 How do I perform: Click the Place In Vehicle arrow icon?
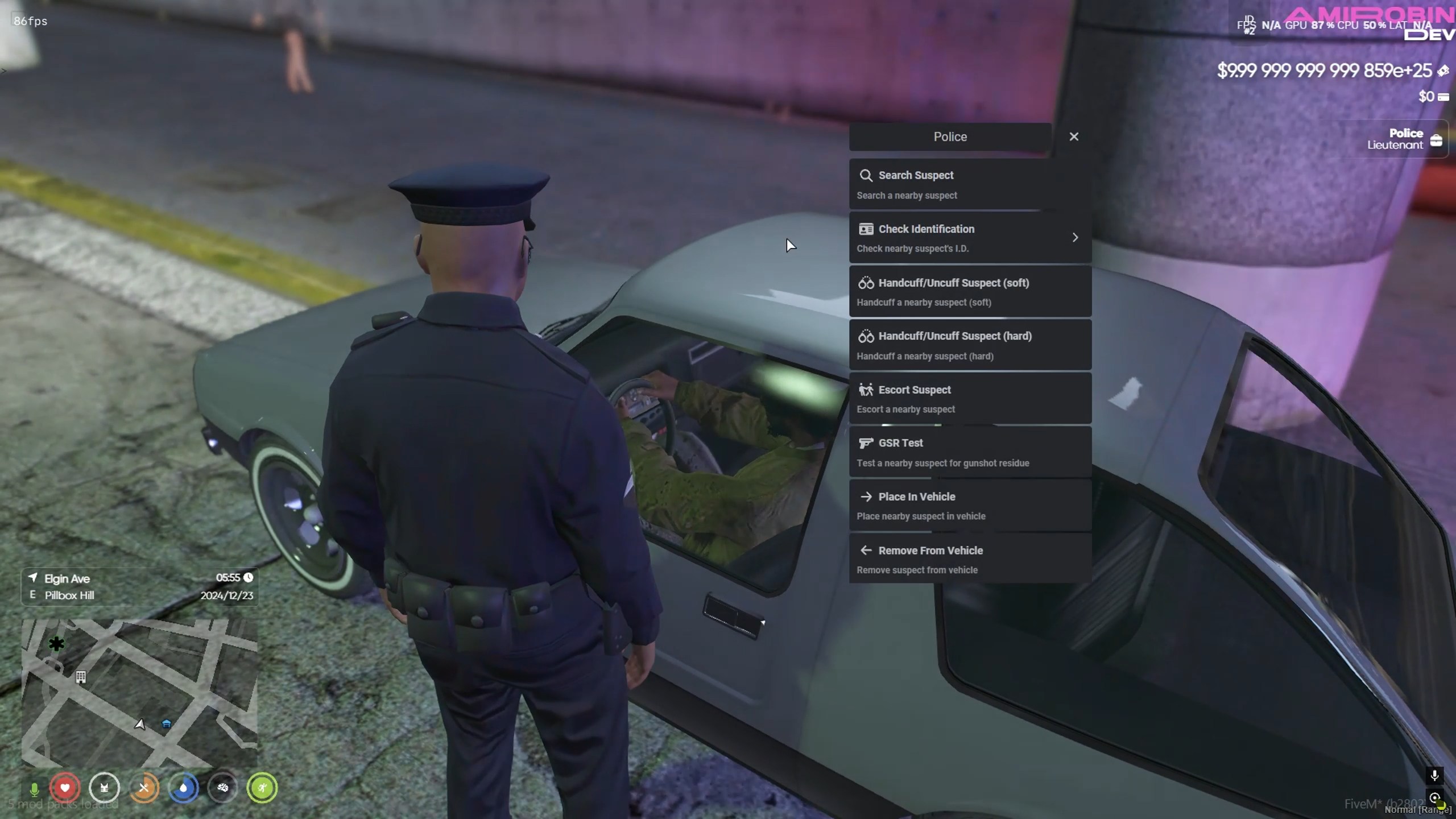pos(866,497)
